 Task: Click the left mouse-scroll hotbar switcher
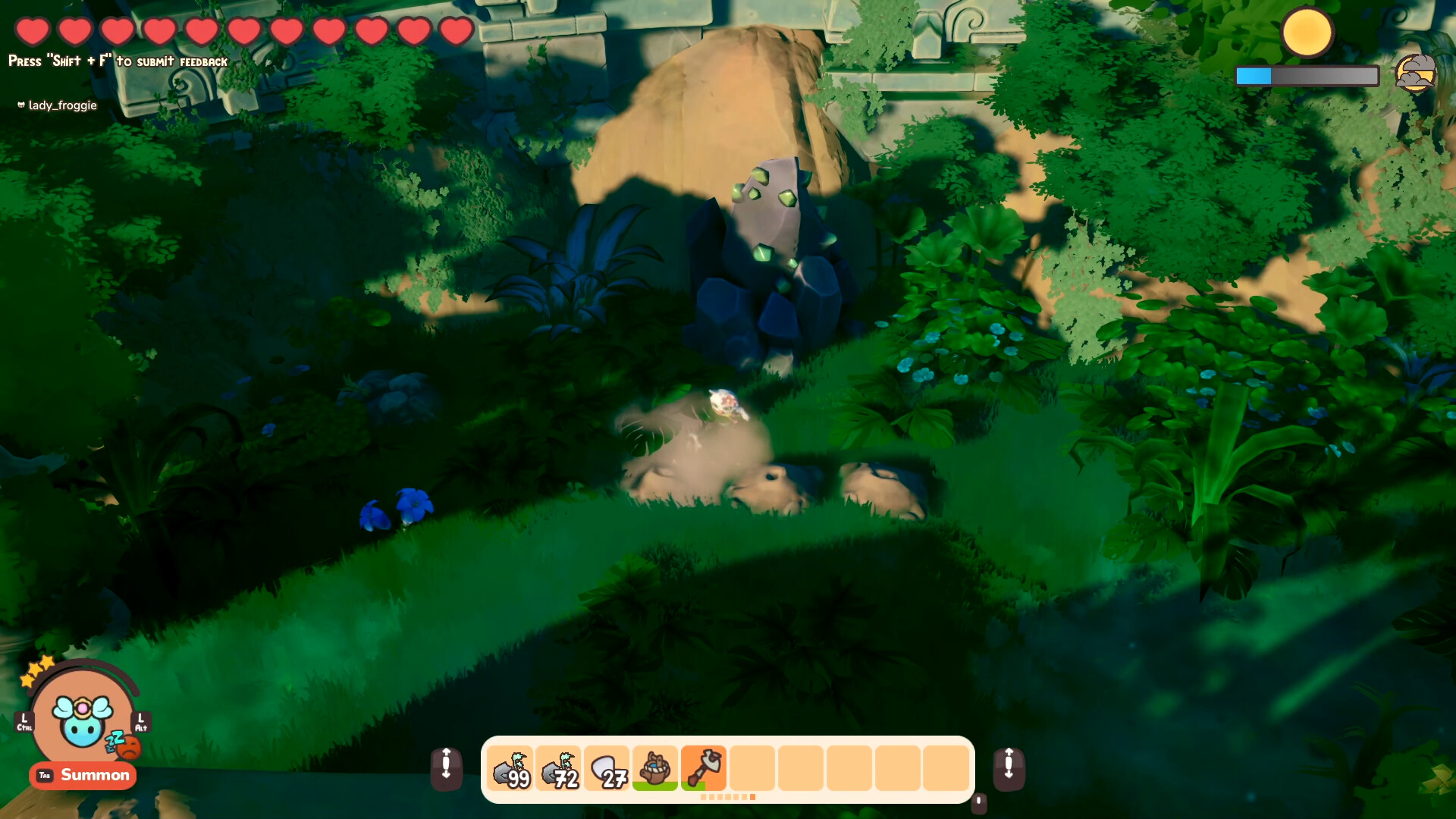[448, 768]
